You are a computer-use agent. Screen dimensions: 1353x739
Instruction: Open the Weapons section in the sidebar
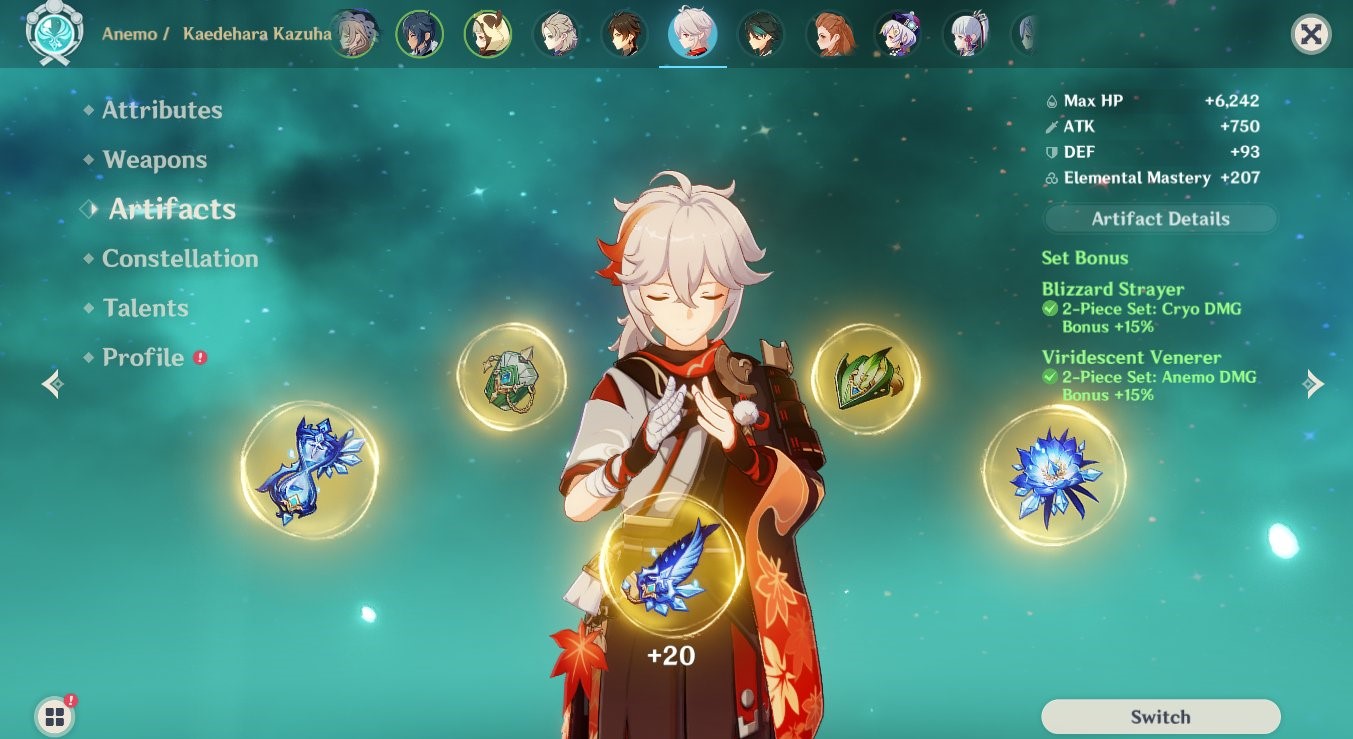(x=154, y=159)
